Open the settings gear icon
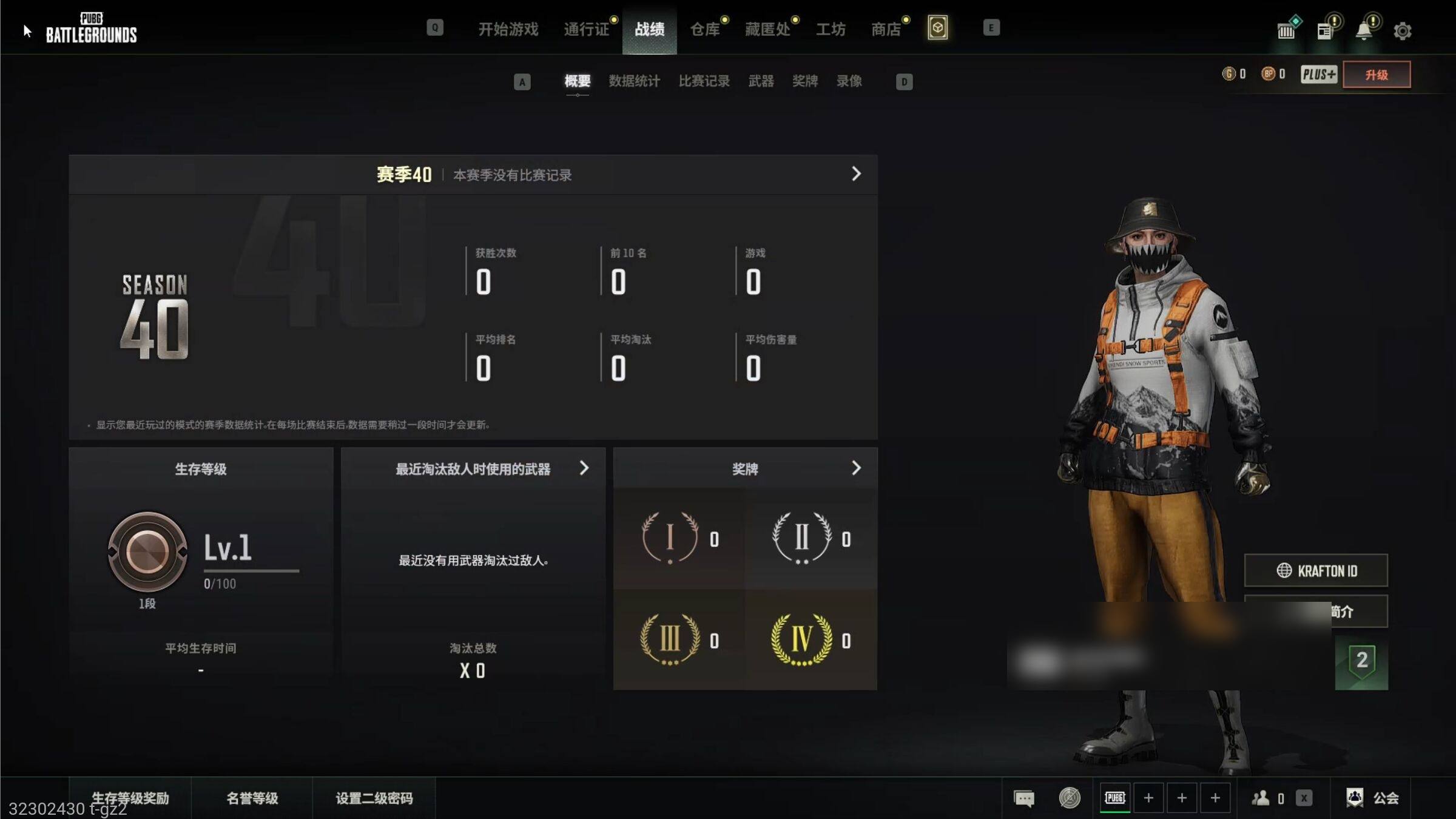 (x=1402, y=31)
